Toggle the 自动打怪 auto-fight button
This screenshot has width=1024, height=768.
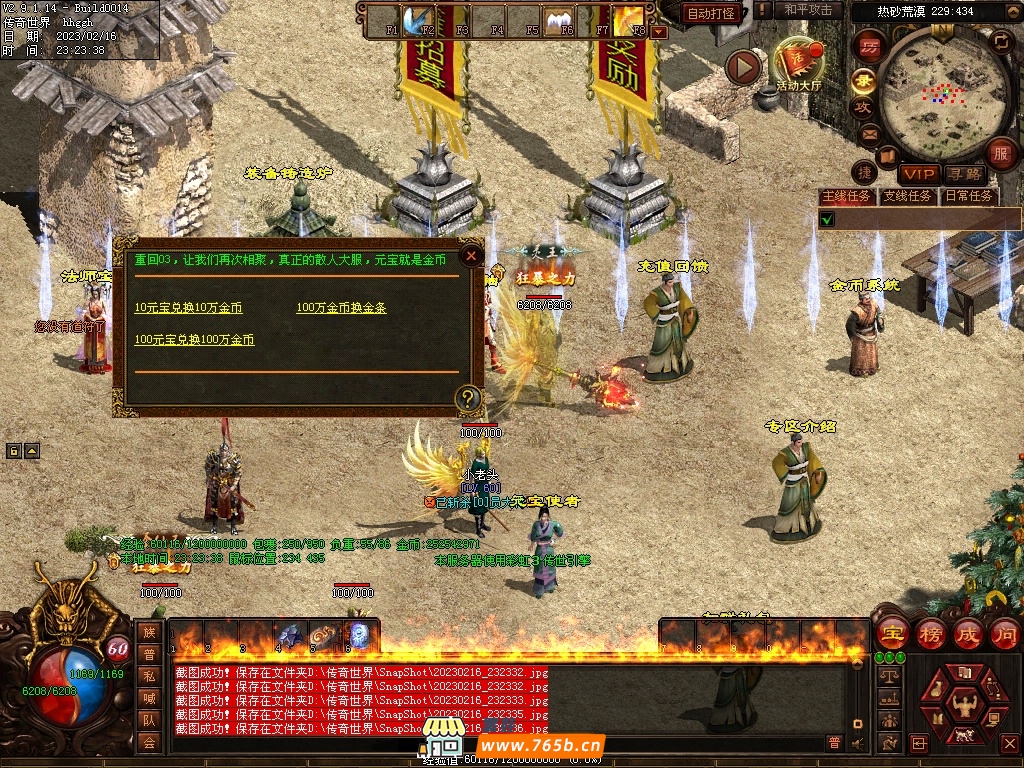[x=711, y=13]
